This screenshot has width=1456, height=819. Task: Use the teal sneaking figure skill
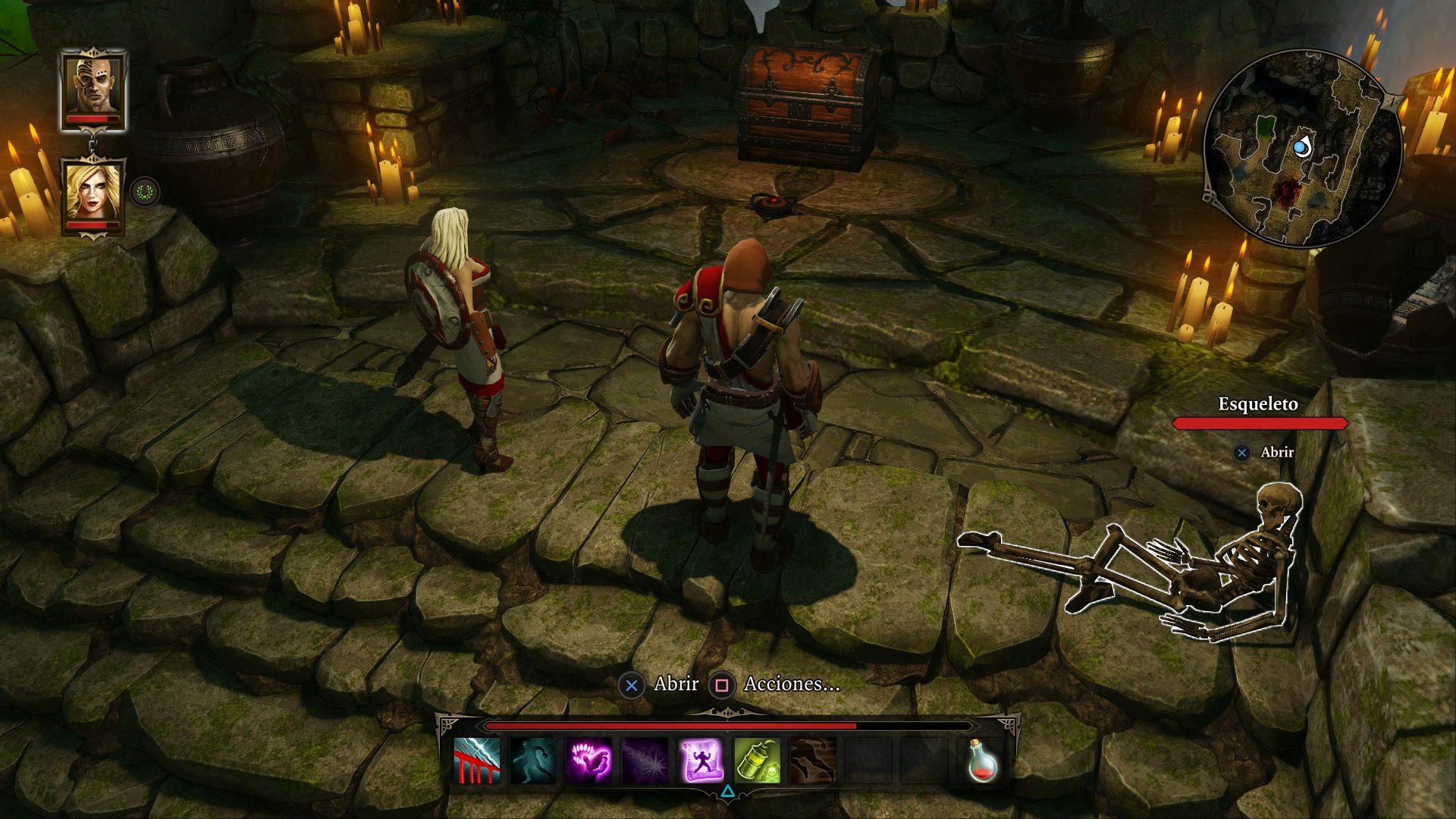(x=532, y=760)
